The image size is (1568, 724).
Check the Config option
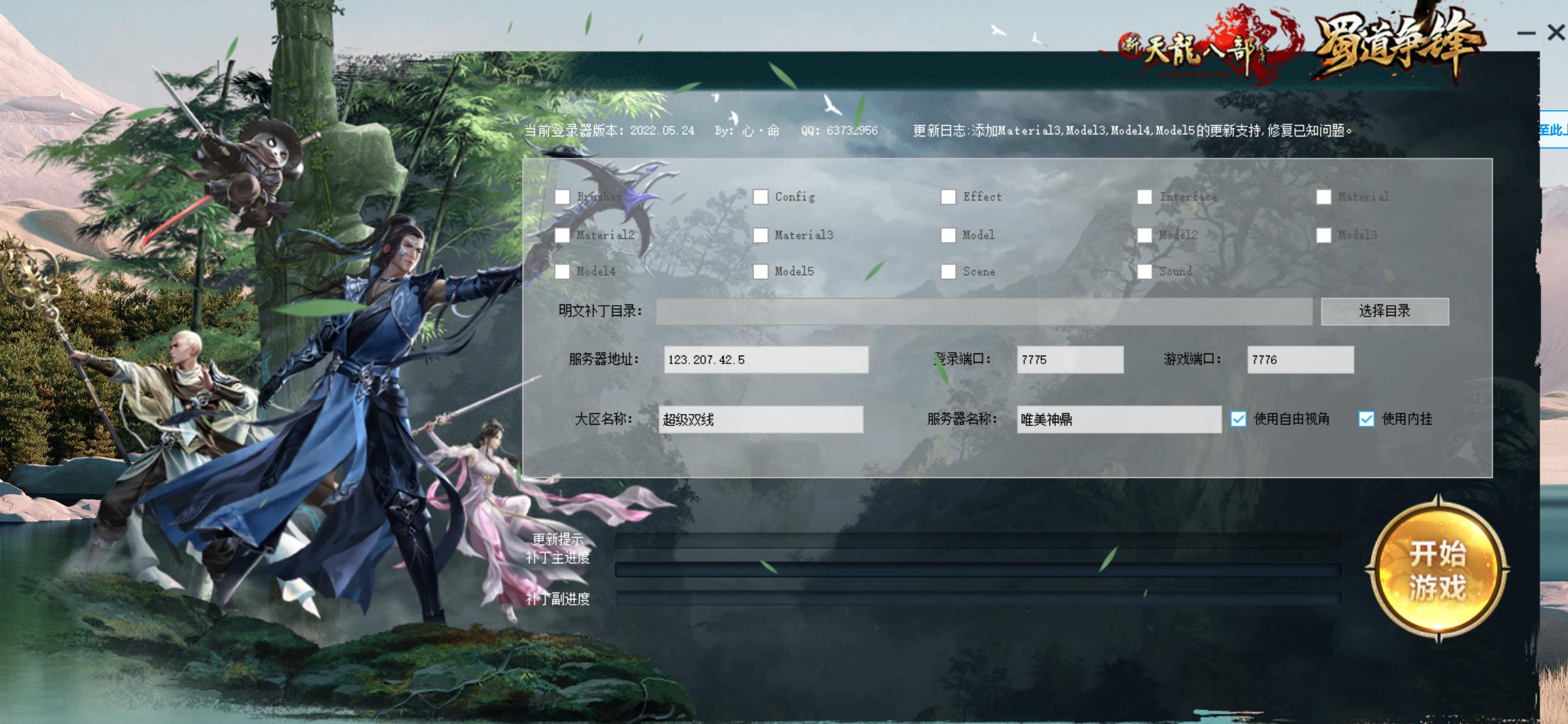coord(761,197)
